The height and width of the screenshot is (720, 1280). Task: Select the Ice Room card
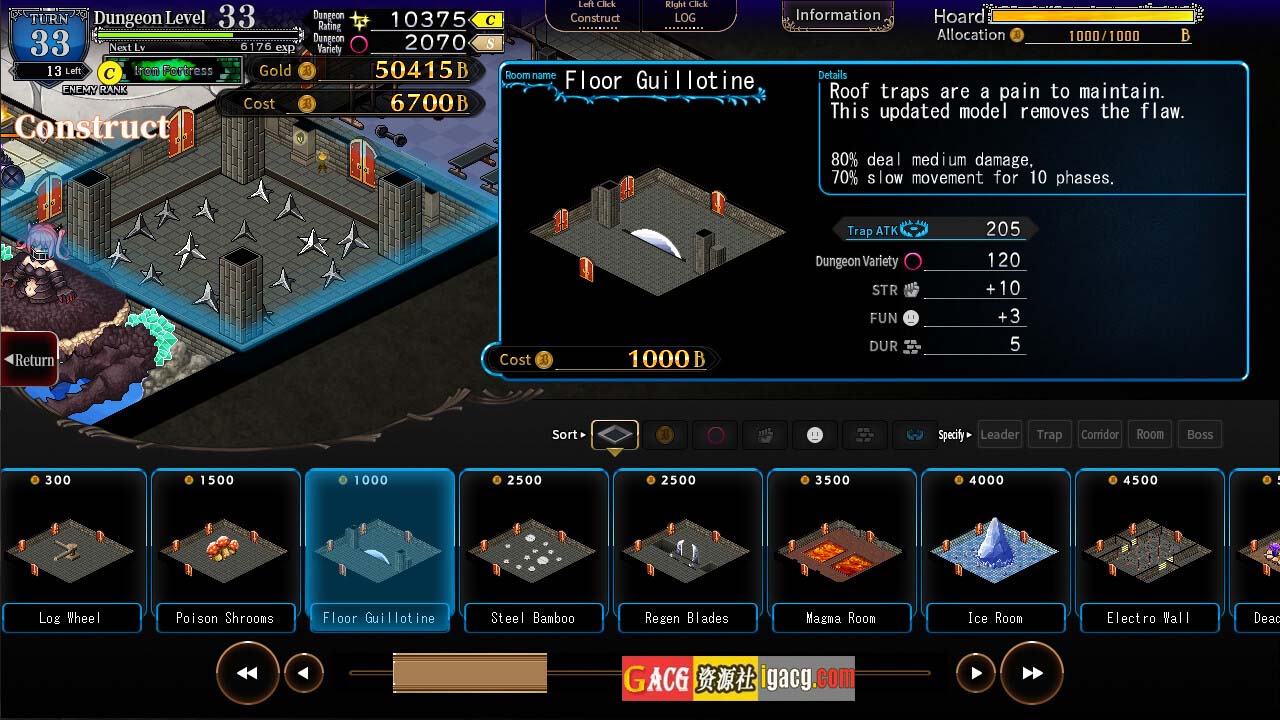point(995,550)
